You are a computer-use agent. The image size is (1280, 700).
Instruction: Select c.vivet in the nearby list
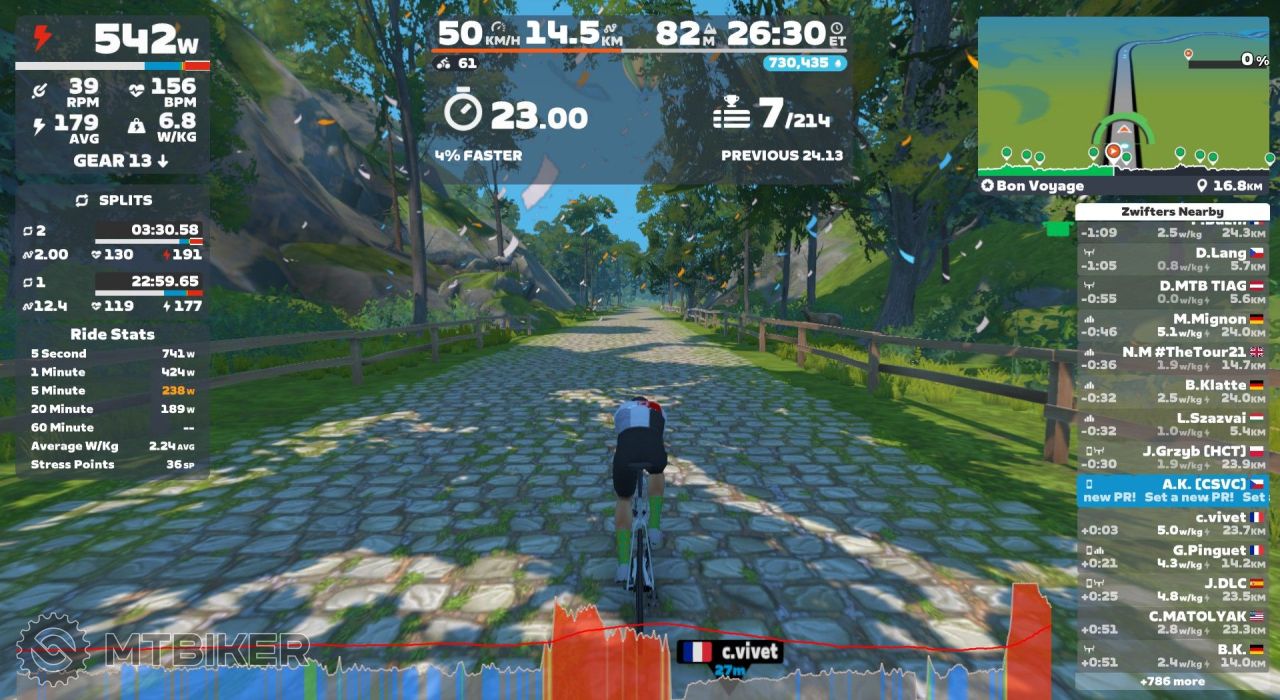(1173, 523)
